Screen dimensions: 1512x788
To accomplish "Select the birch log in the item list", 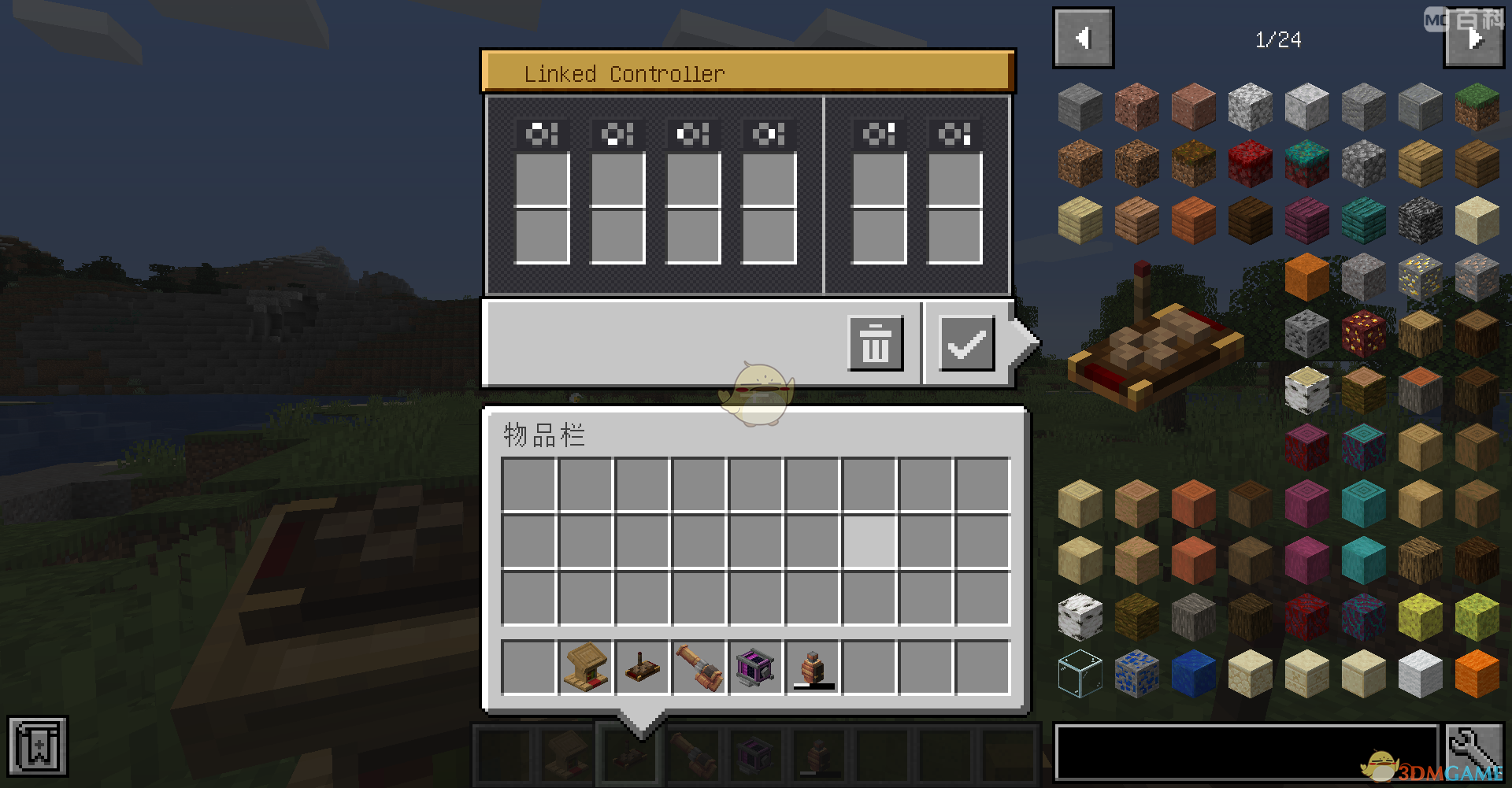I will 1306,390.
